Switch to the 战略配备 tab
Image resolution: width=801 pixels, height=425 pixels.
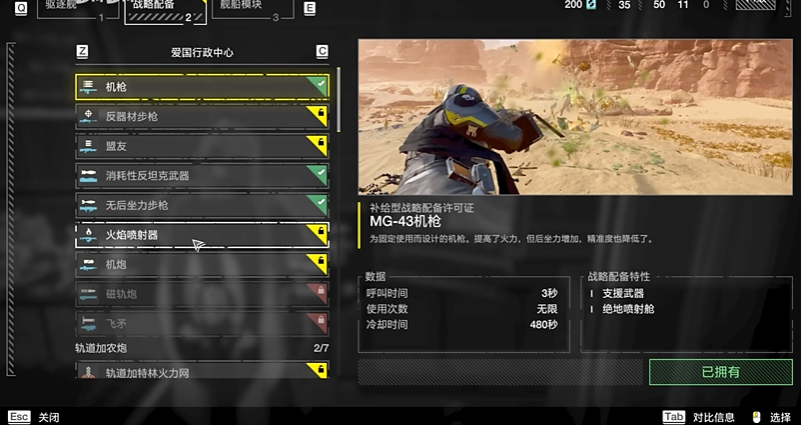(163, 9)
